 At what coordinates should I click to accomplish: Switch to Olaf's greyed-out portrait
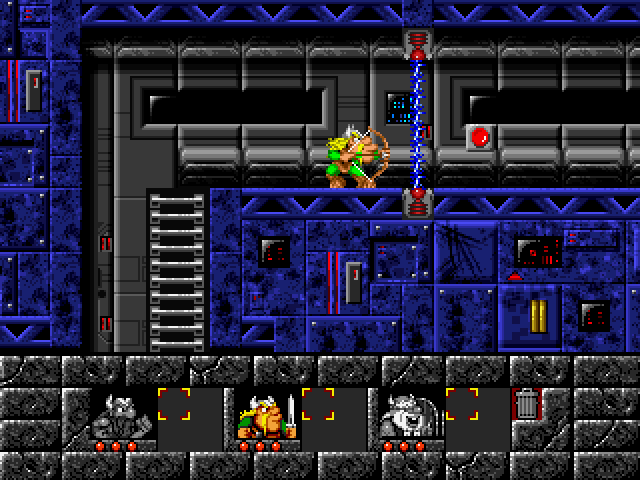tap(407, 413)
